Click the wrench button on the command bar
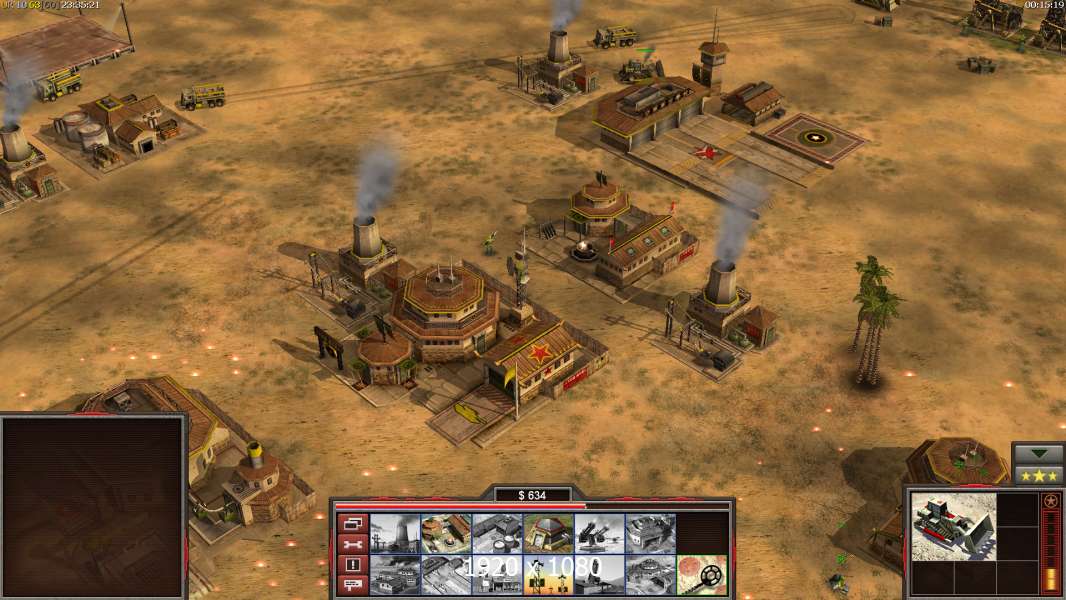Screen dimensions: 1066x600 pos(352,544)
